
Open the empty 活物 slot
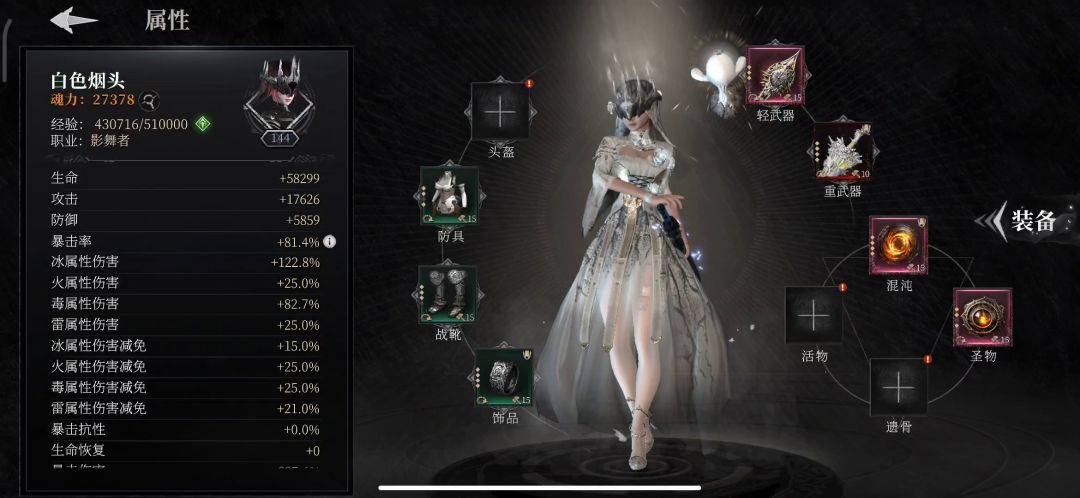(814, 316)
